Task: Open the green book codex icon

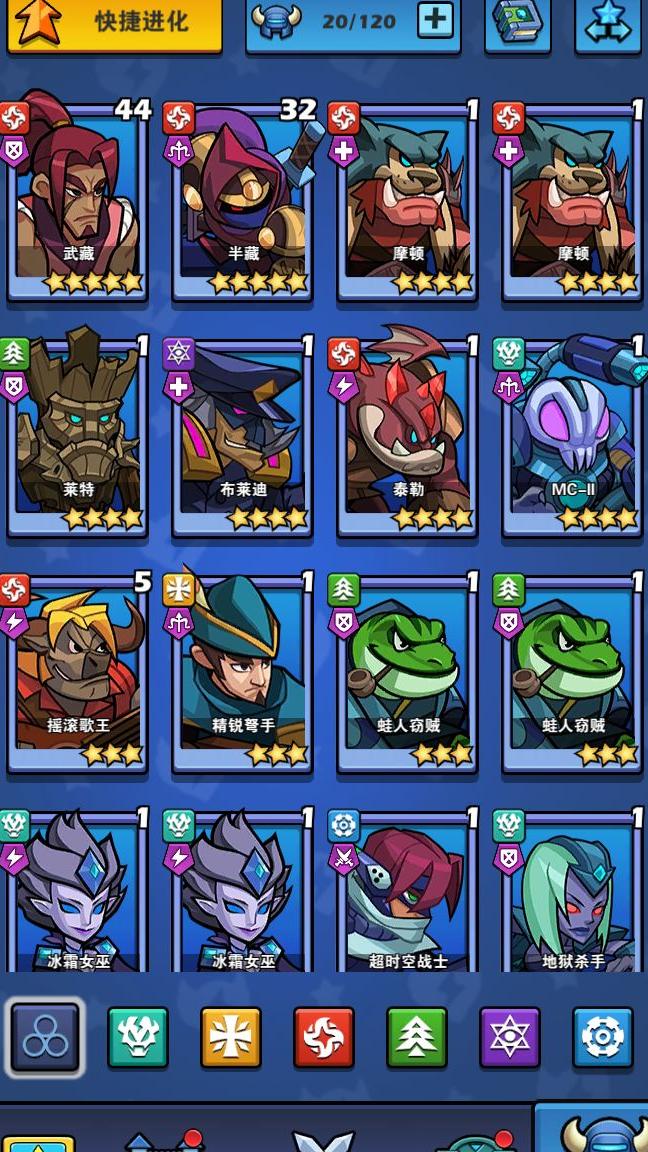Action: click(517, 23)
